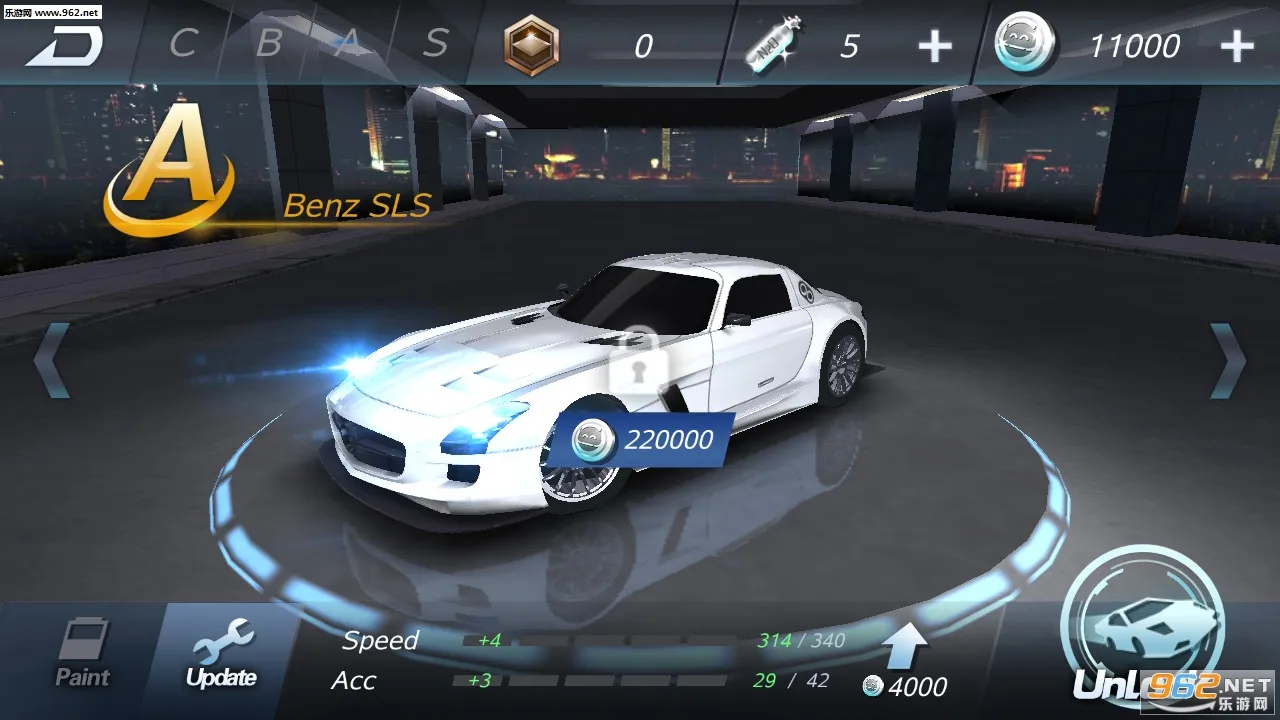This screenshot has height=720, width=1280.
Task: Click the Speed upgrade progress bar
Action: point(600,641)
